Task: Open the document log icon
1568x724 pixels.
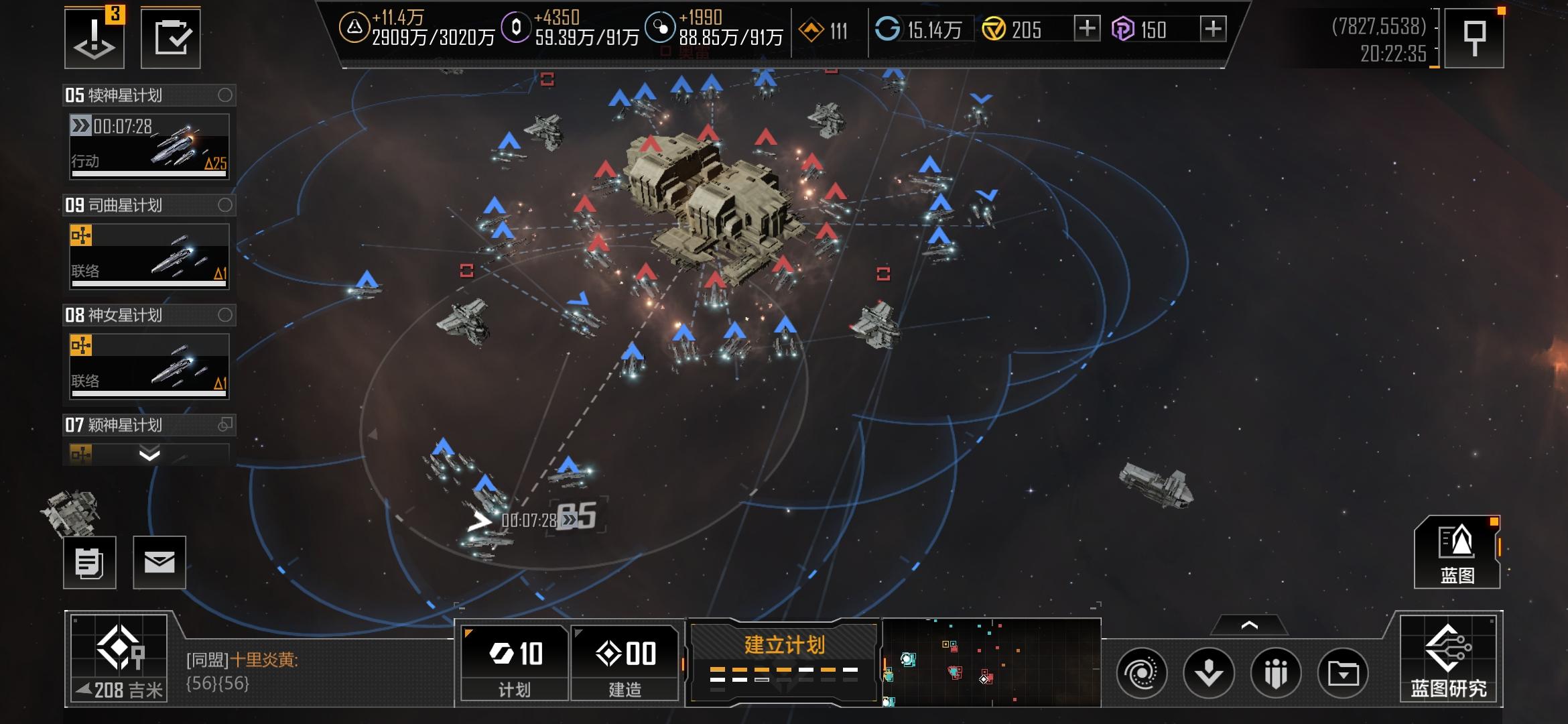Action: [90, 562]
